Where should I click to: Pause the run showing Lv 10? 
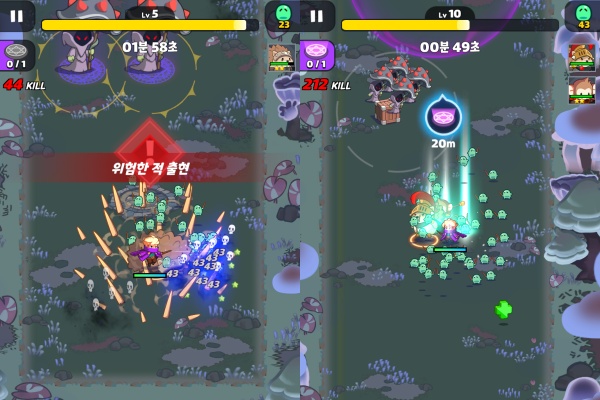pyautogui.click(x=317, y=16)
